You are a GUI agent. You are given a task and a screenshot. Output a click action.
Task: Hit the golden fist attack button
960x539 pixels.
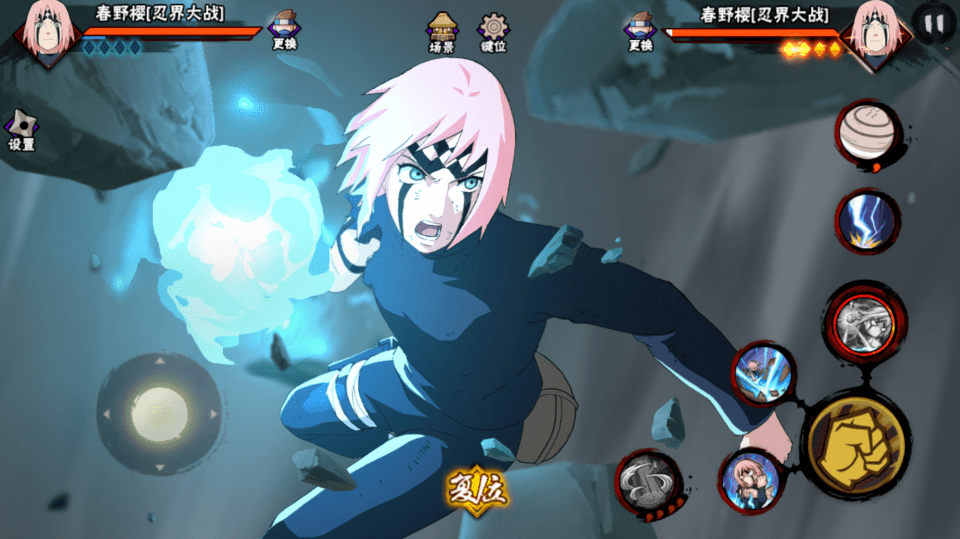tap(857, 443)
